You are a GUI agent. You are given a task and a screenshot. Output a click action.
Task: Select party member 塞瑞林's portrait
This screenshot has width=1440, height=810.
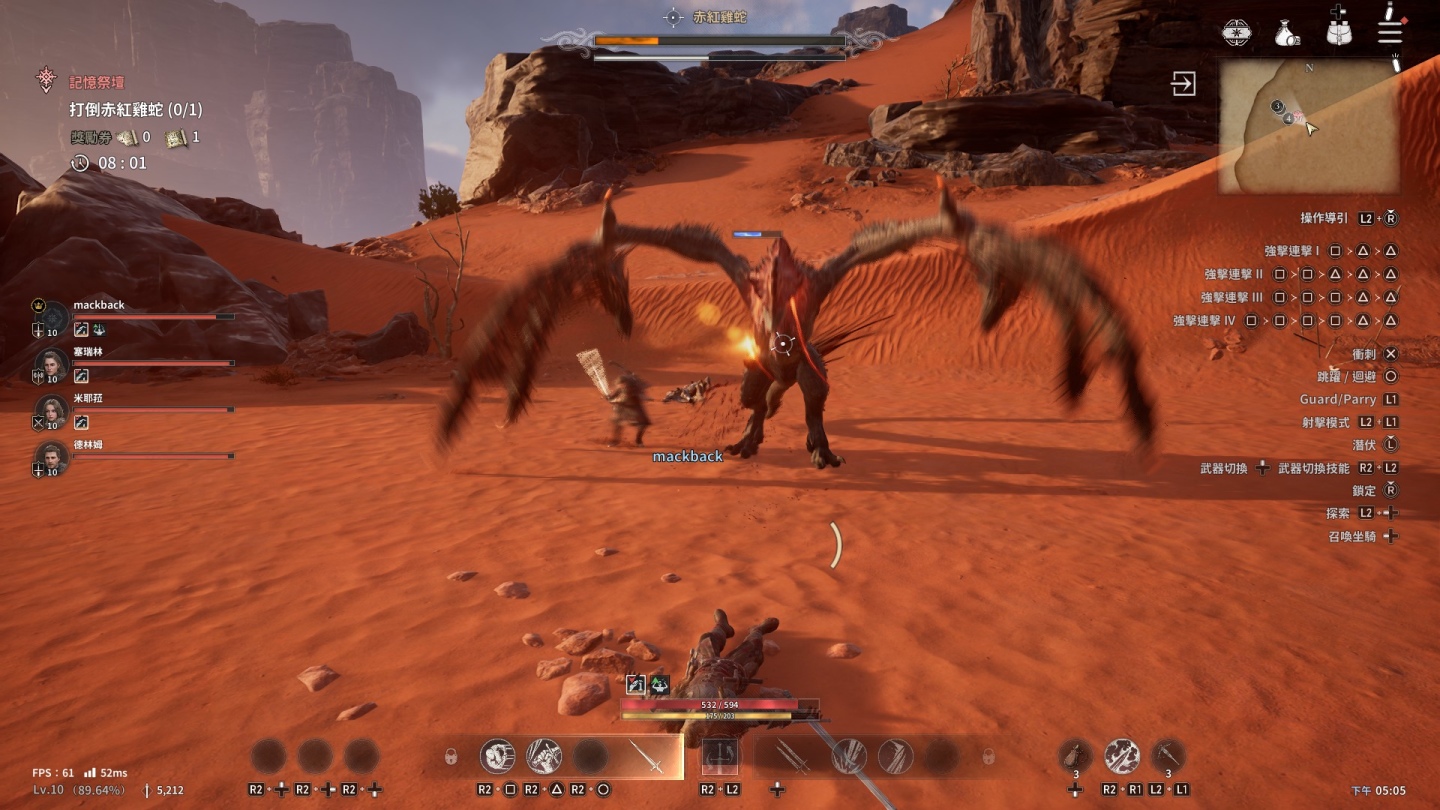[52, 364]
